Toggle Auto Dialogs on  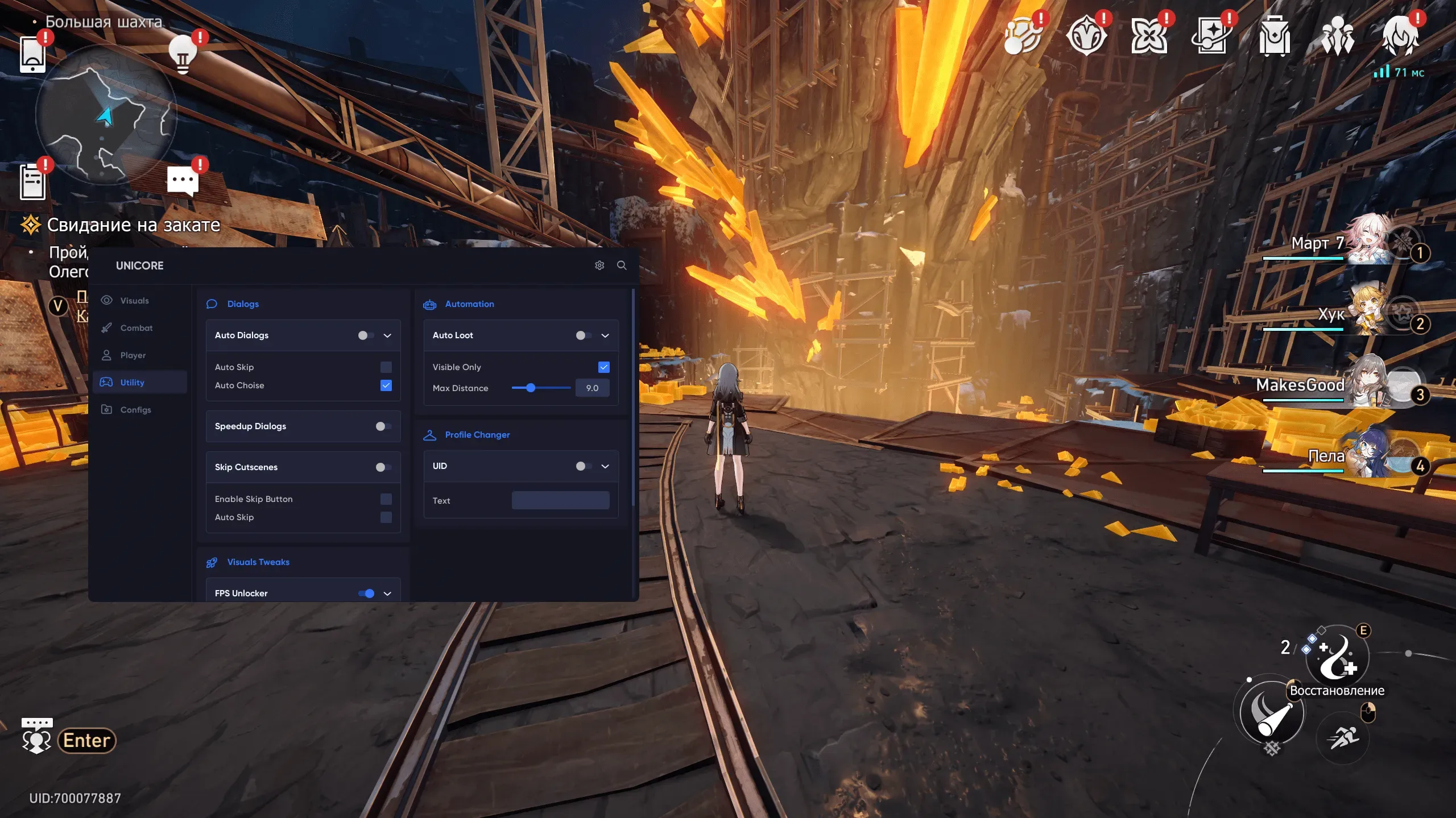(x=366, y=335)
